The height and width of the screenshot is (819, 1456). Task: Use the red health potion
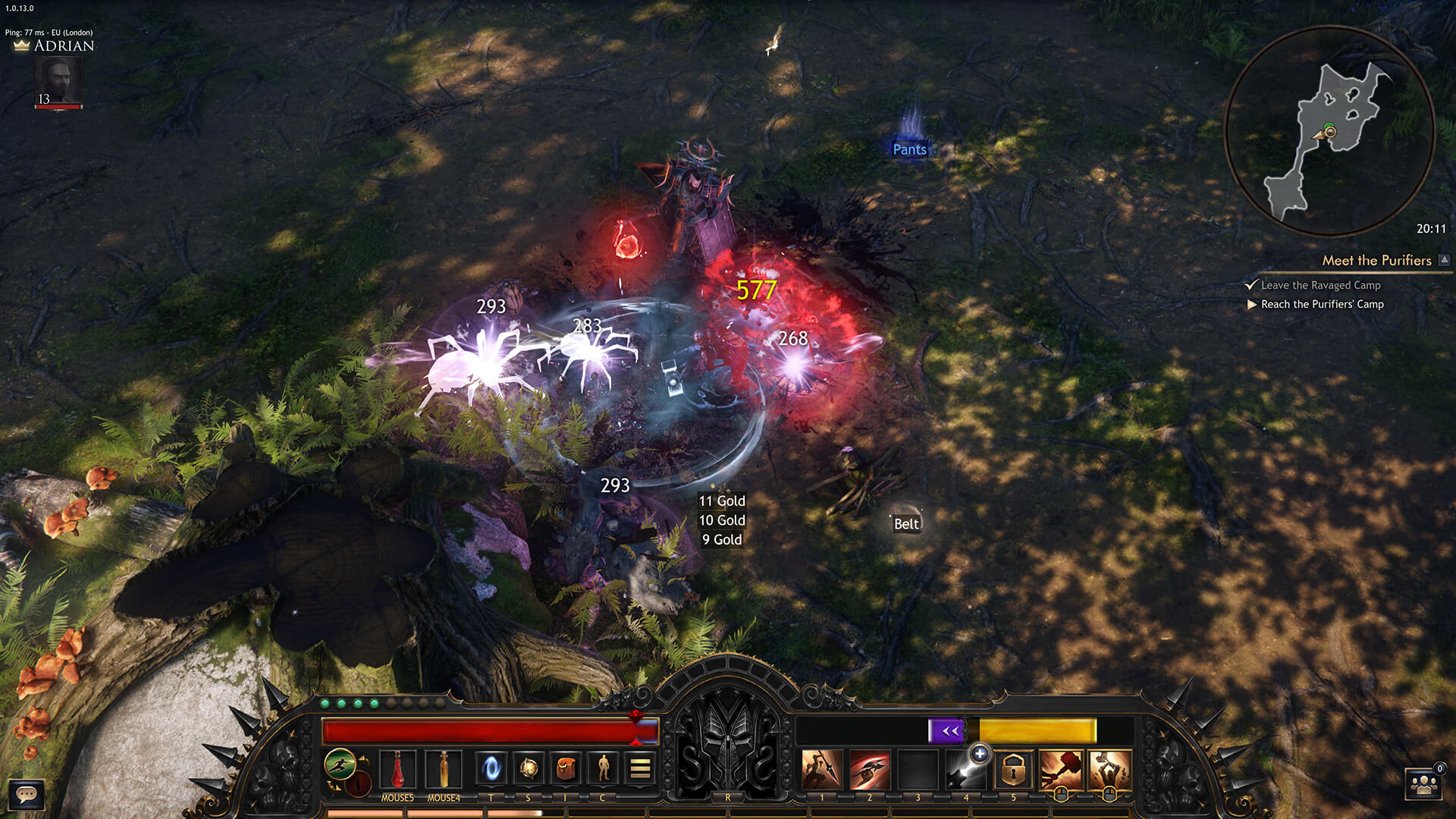[397, 770]
